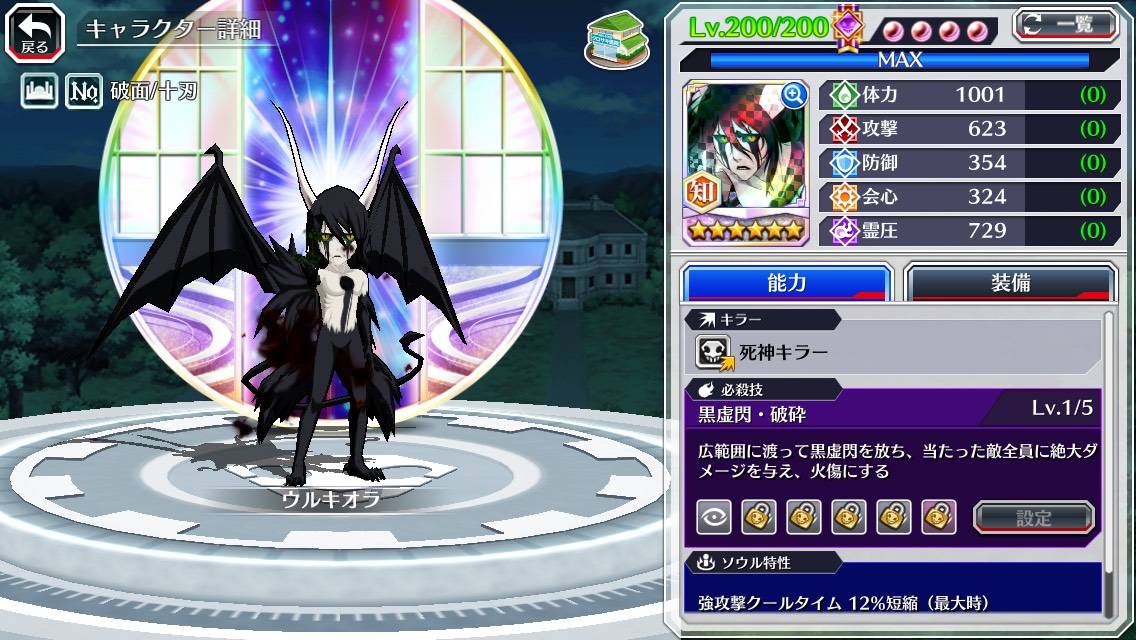
Task: Go back using the 戻る button
Action: tap(35, 31)
